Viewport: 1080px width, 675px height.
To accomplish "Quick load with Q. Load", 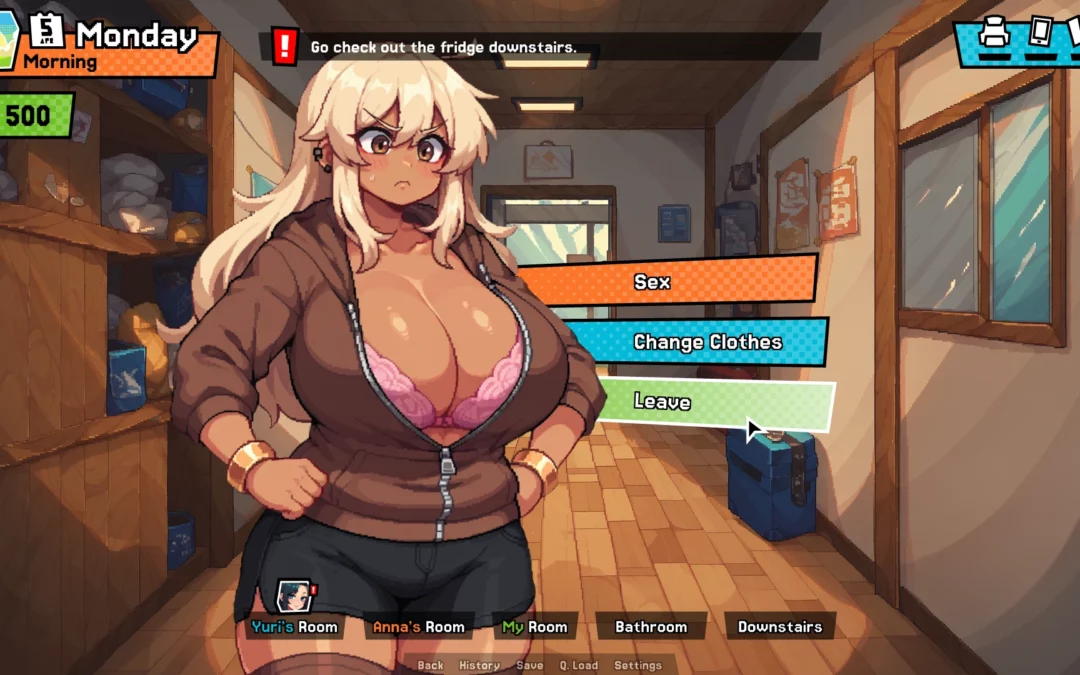I will pyautogui.click(x=578, y=665).
